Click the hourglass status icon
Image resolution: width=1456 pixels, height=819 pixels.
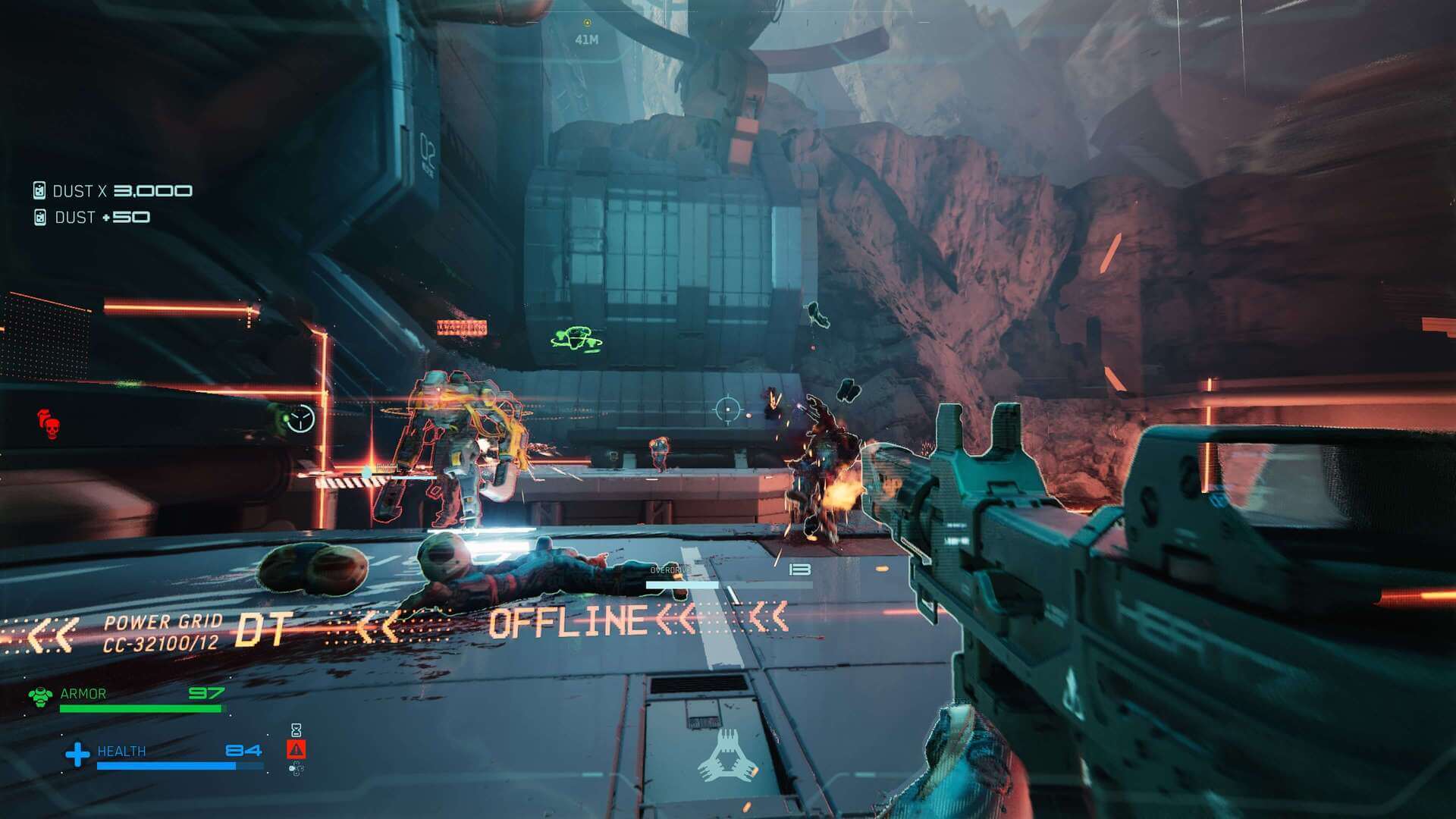297,730
